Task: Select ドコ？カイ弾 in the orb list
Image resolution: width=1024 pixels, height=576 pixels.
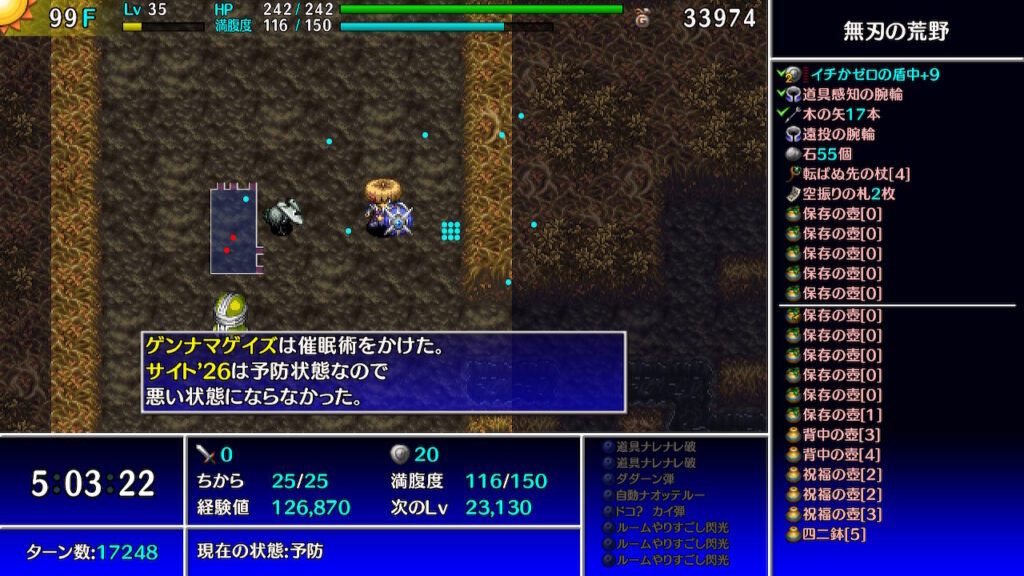Action: click(656, 511)
